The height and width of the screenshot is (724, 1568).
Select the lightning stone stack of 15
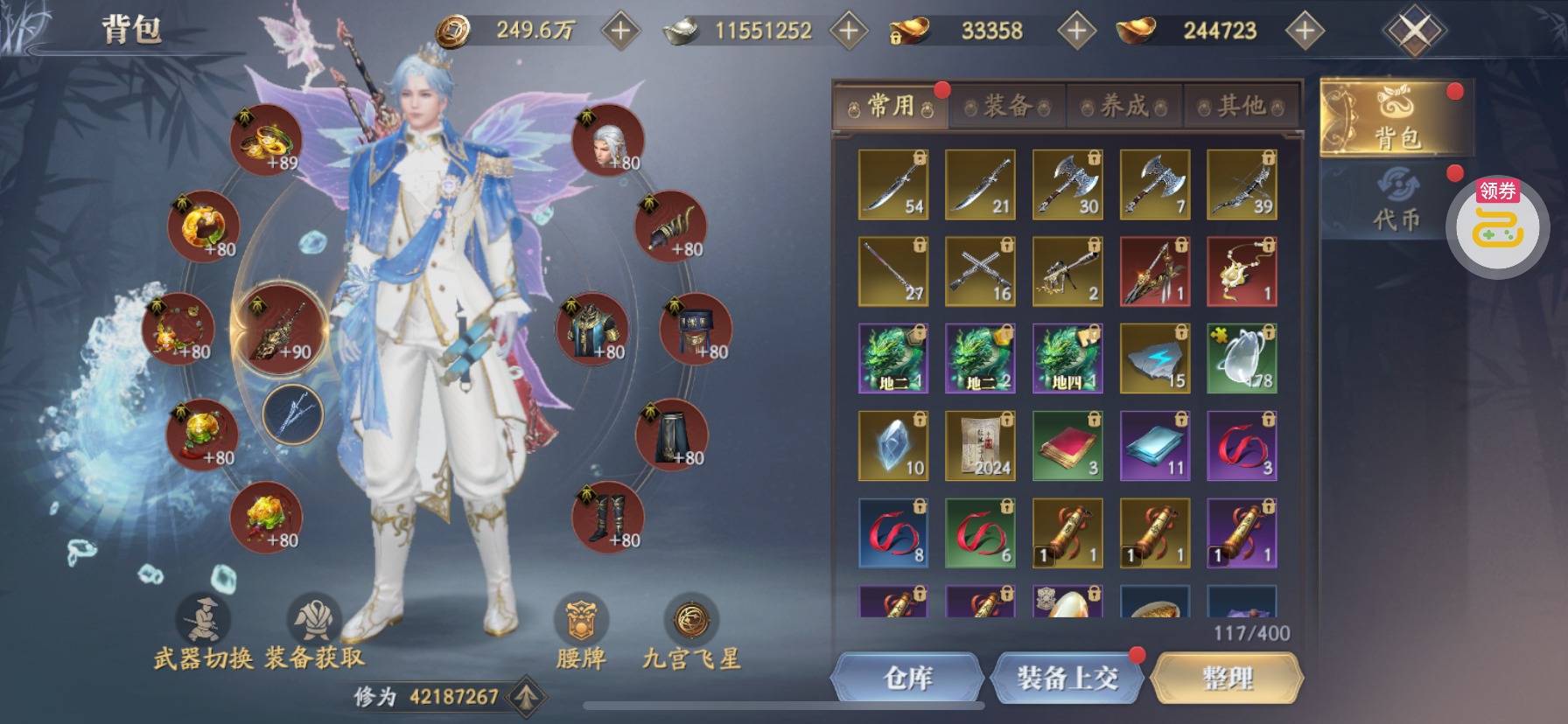tap(1155, 359)
